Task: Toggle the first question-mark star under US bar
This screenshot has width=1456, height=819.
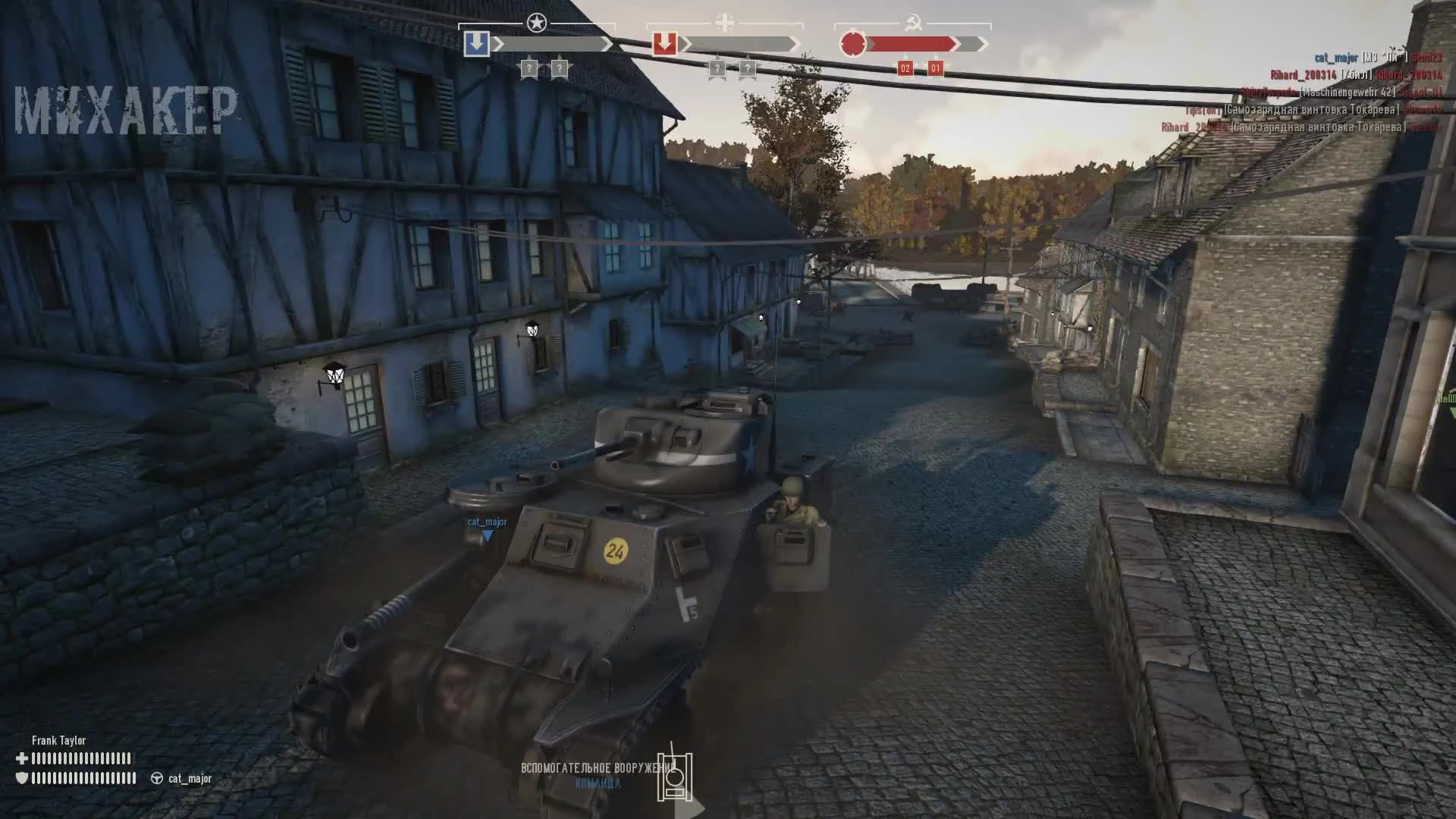Action: [x=529, y=67]
